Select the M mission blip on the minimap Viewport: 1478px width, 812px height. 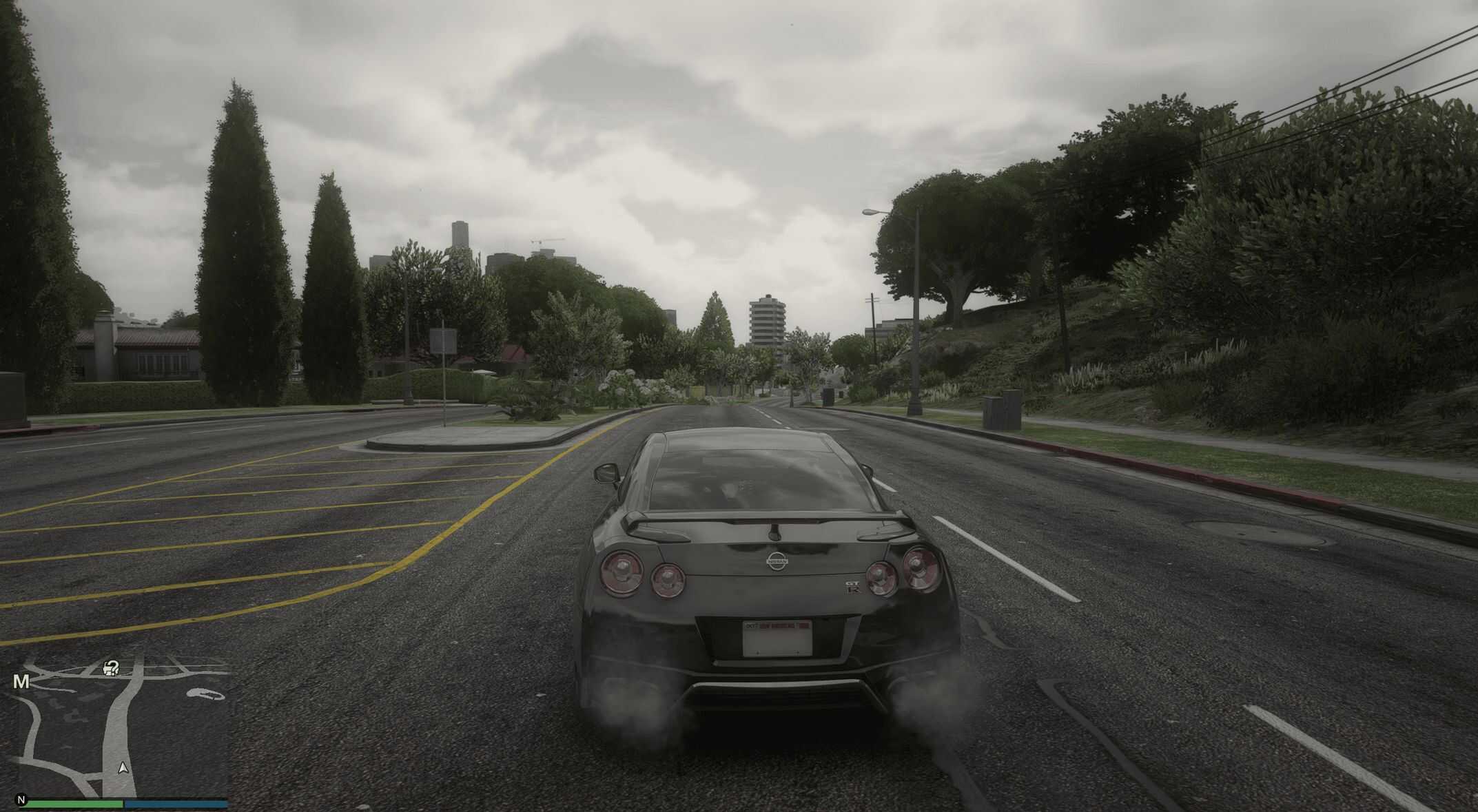[x=21, y=682]
